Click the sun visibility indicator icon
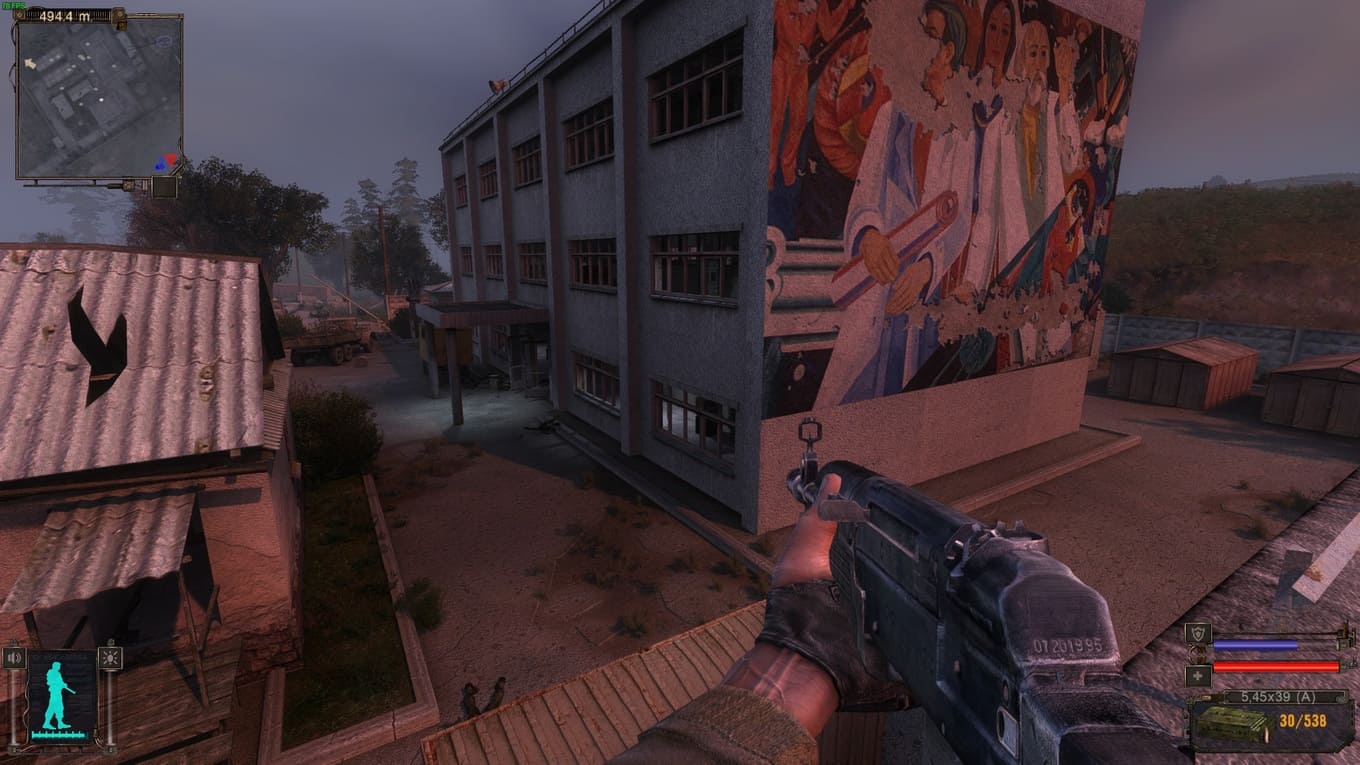The image size is (1360, 765). tap(109, 658)
